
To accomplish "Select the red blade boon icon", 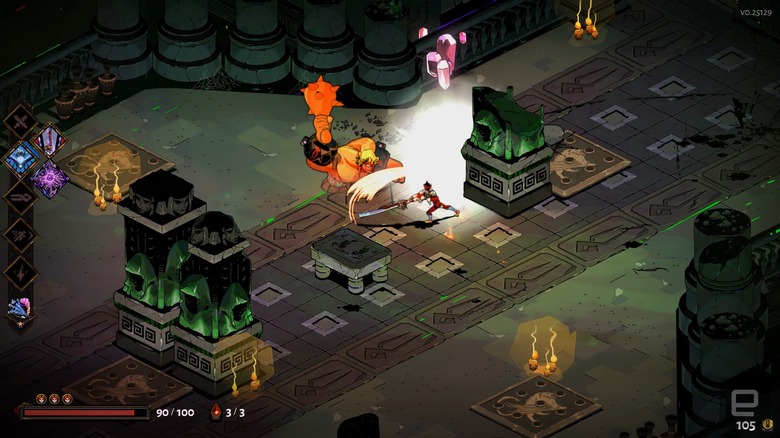I will coord(48,140).
